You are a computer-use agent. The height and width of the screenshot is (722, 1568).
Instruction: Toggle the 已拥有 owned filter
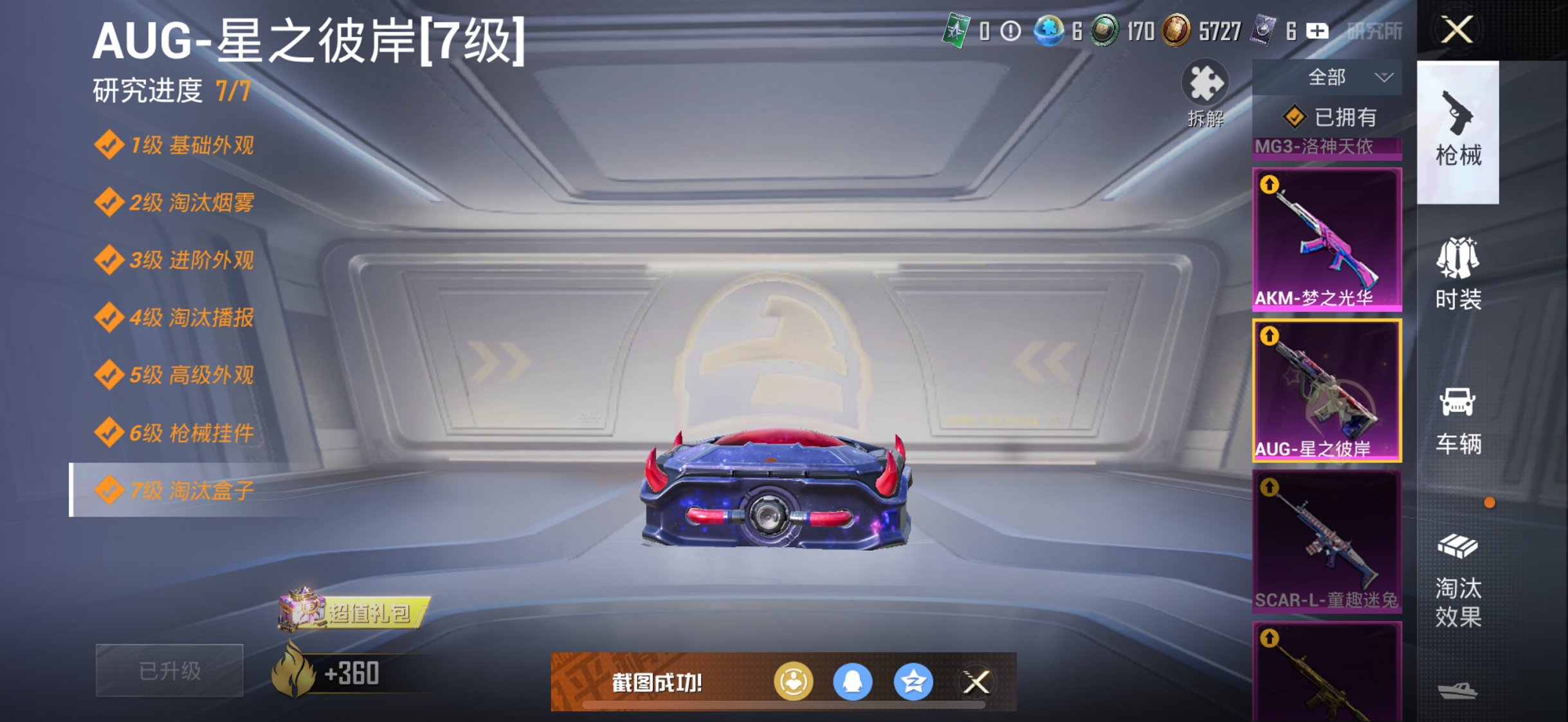pos(1328,116)
